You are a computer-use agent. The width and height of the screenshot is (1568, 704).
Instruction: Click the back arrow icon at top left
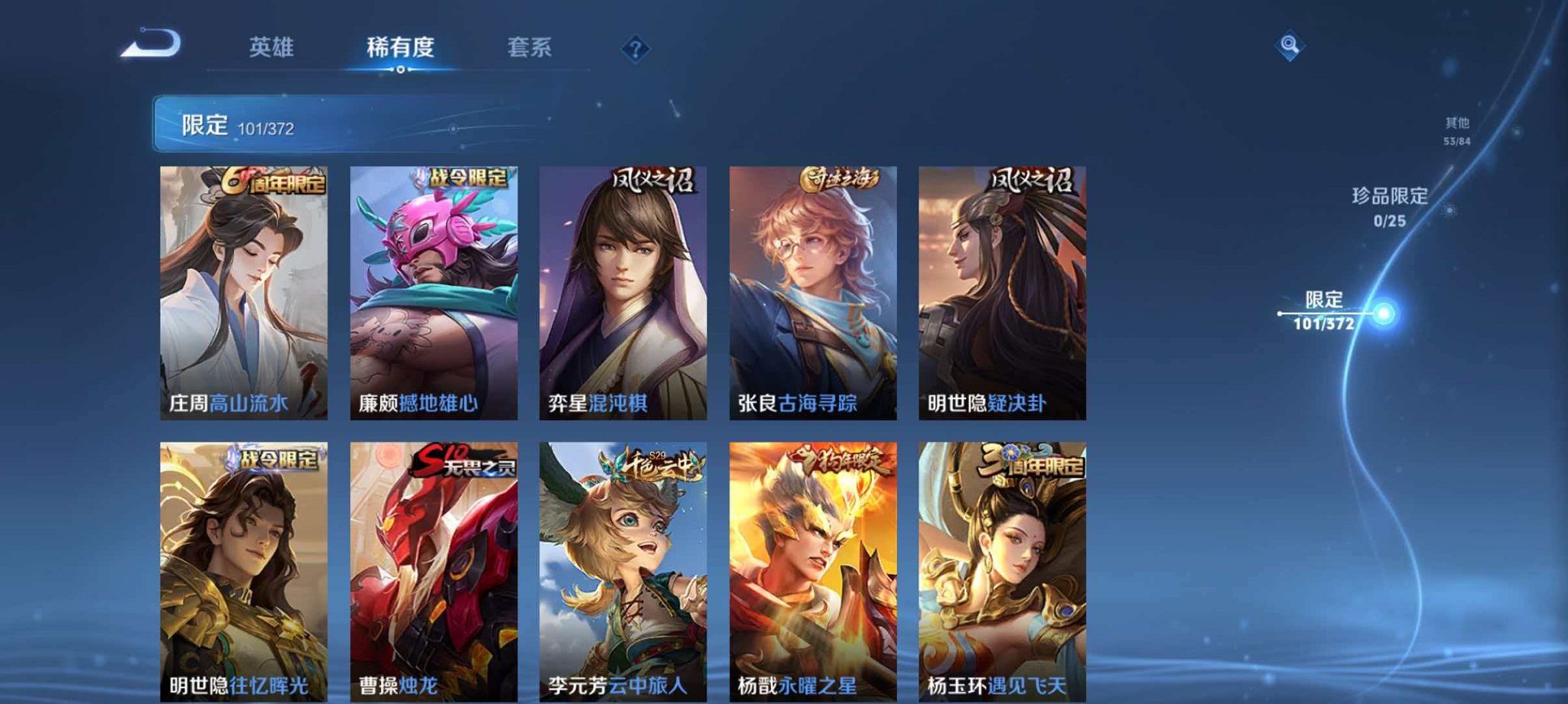tap(150, 47)
